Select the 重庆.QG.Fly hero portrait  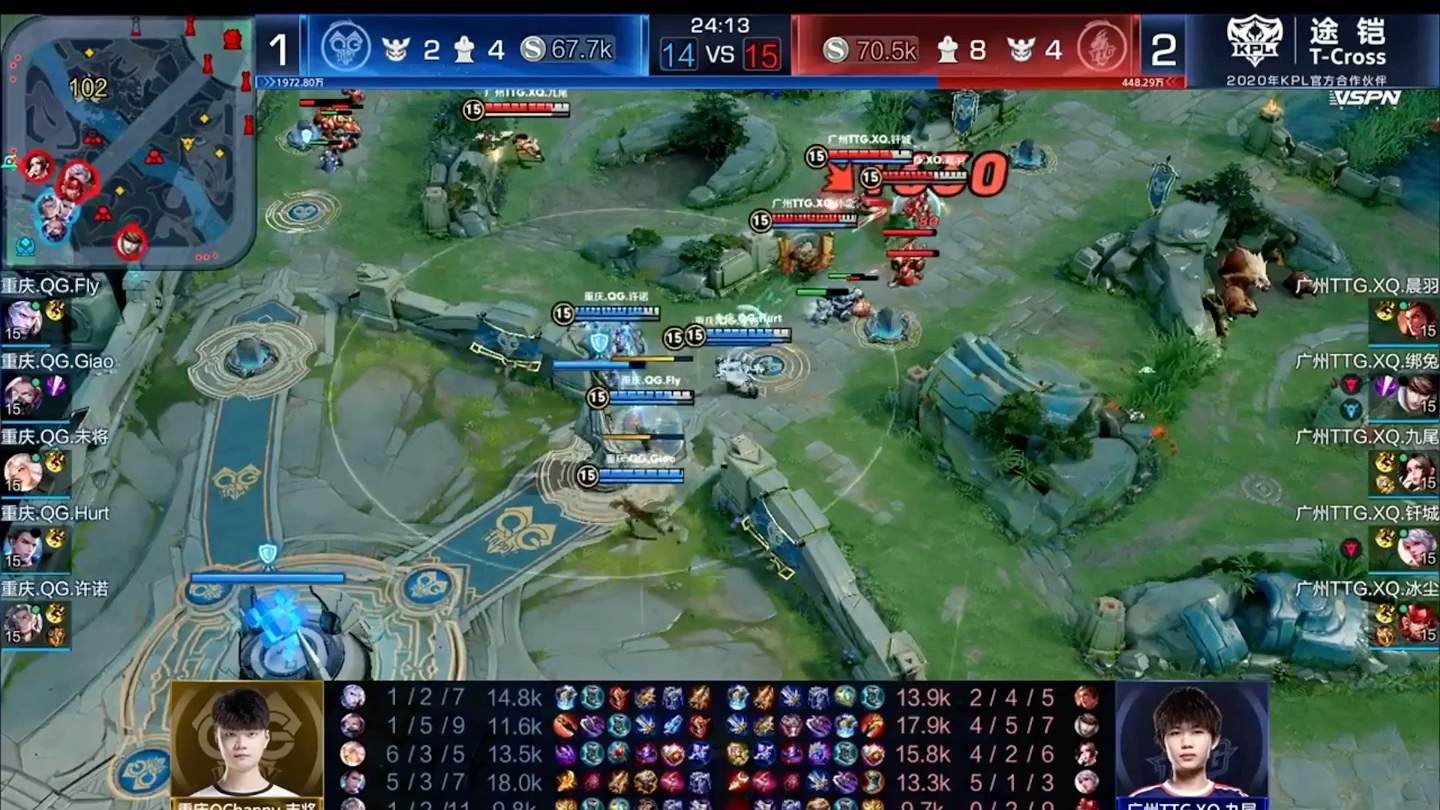(x=21, y=320)
